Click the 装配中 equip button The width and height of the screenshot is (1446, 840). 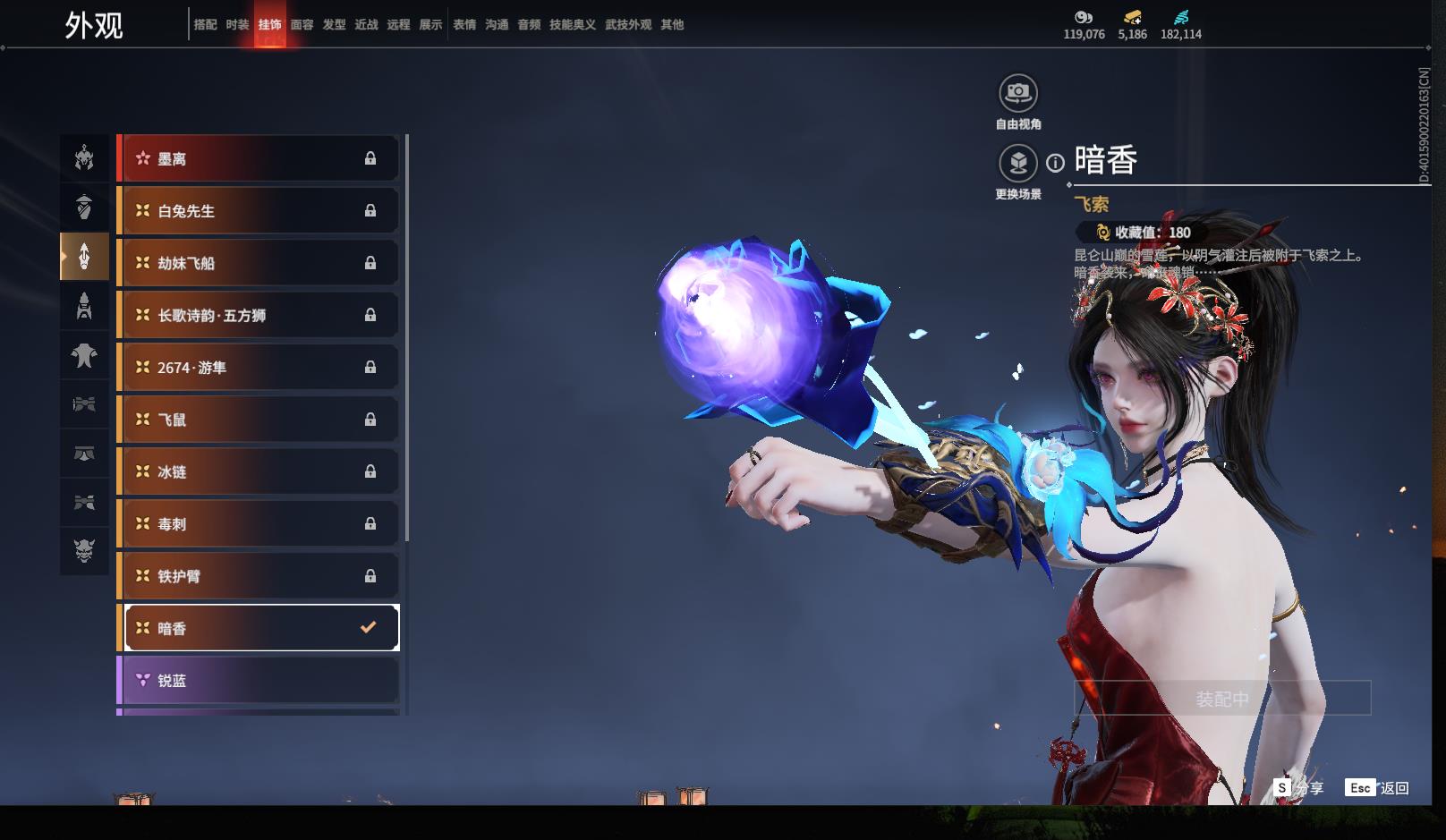click(x=1222, y=698)
